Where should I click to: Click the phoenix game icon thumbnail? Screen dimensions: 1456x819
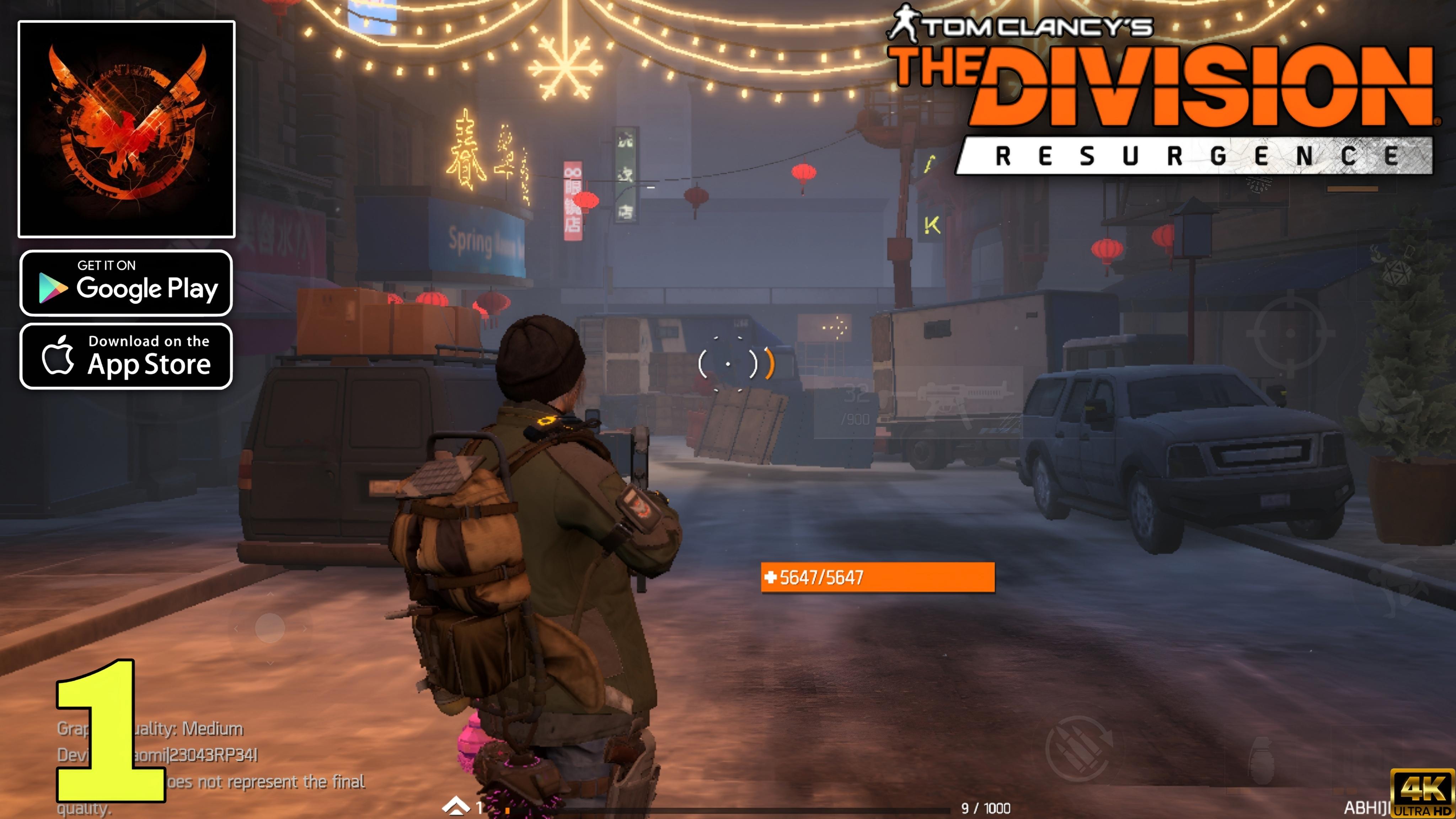[x=127, y=129]
